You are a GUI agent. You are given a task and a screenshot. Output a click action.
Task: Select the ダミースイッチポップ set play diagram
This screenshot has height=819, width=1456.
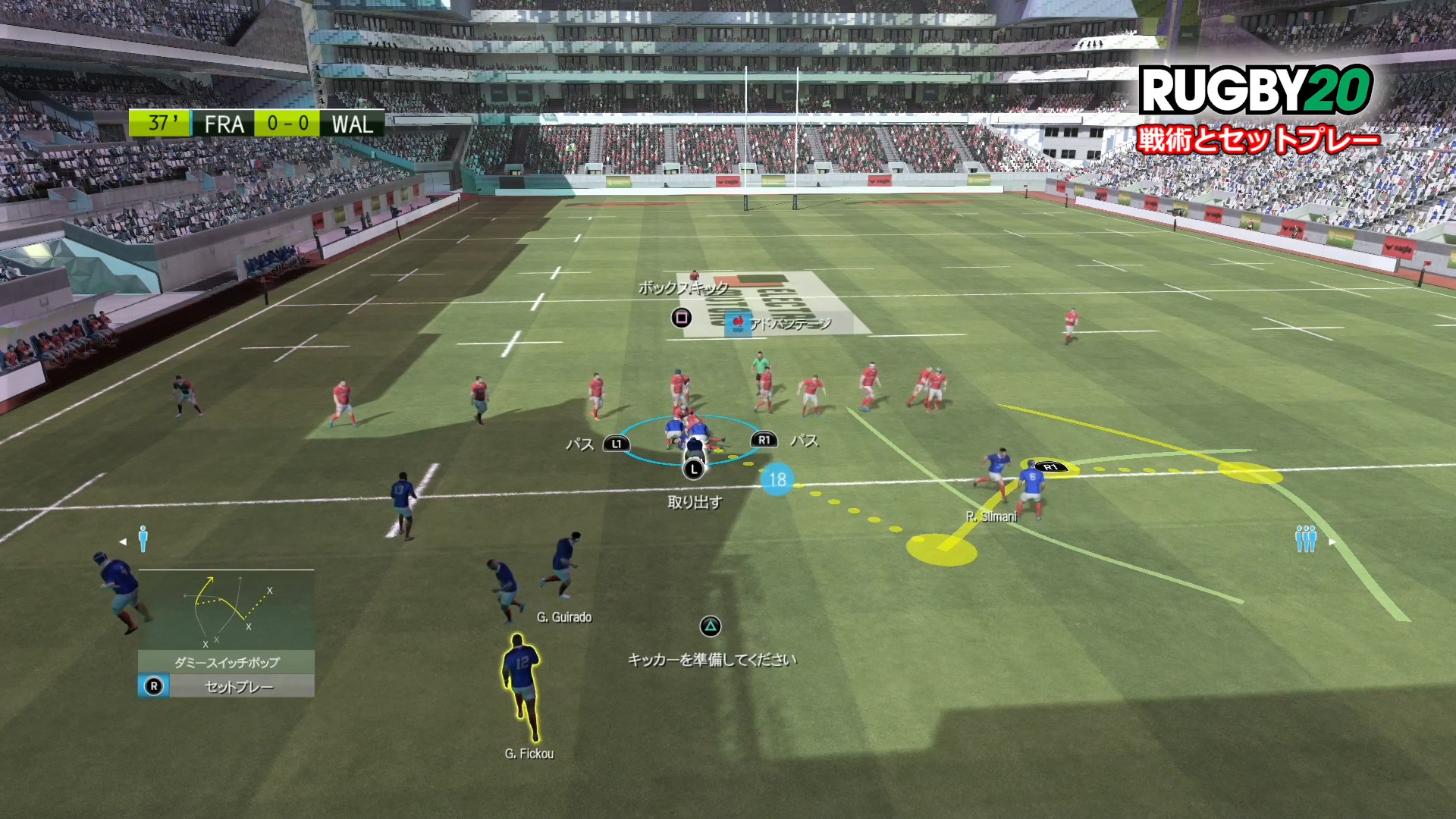[226, 610]
